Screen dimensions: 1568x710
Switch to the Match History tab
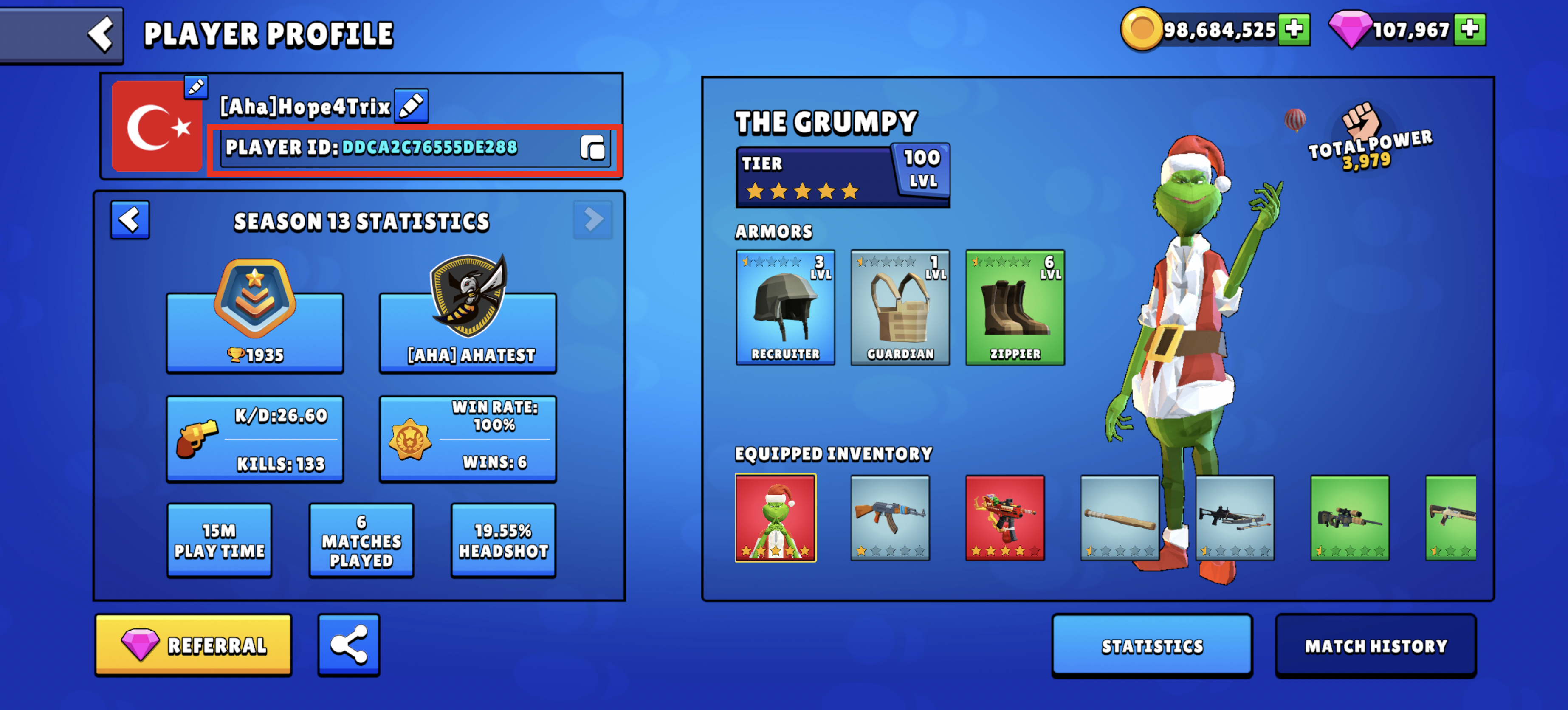click(x=1376, y=645)
